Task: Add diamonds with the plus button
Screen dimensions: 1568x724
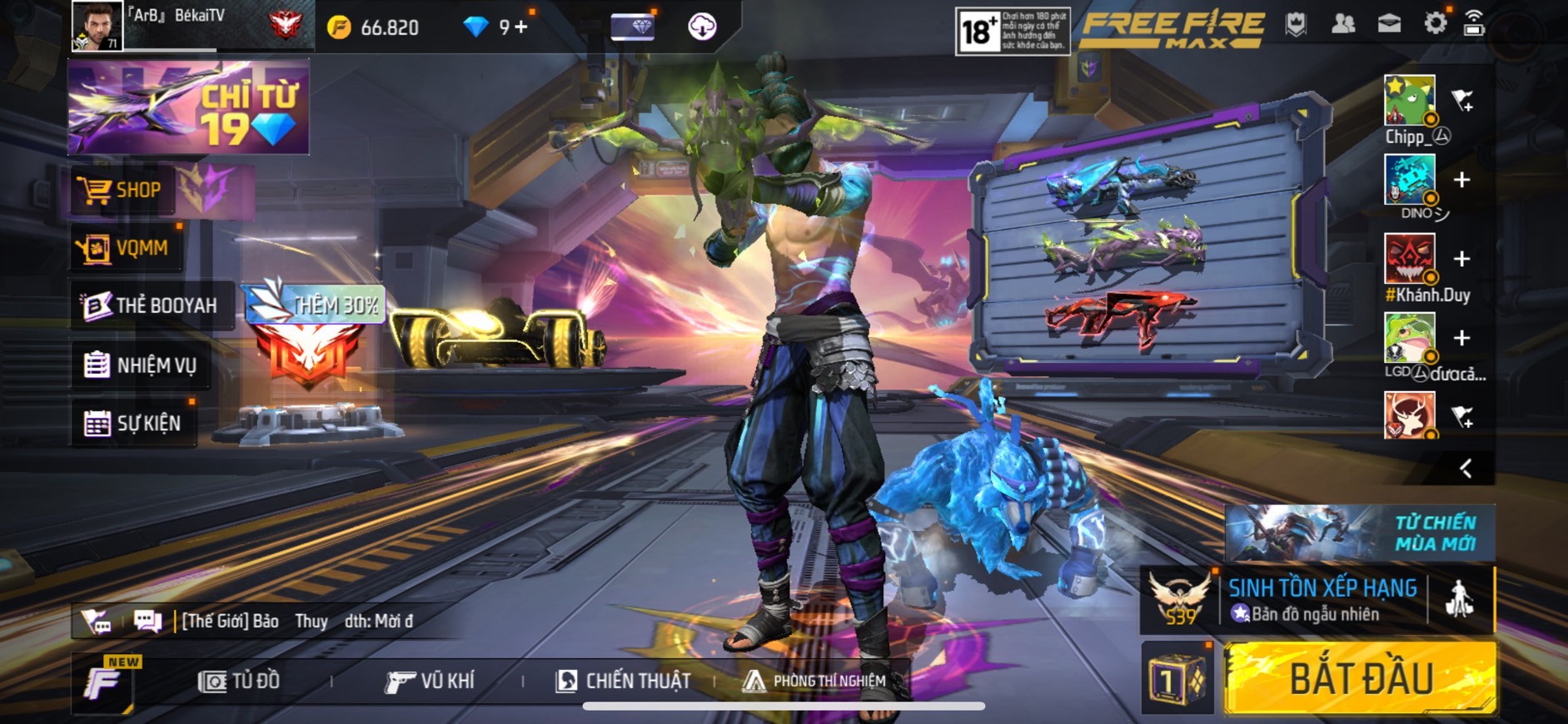Action: tap(521, 27)
